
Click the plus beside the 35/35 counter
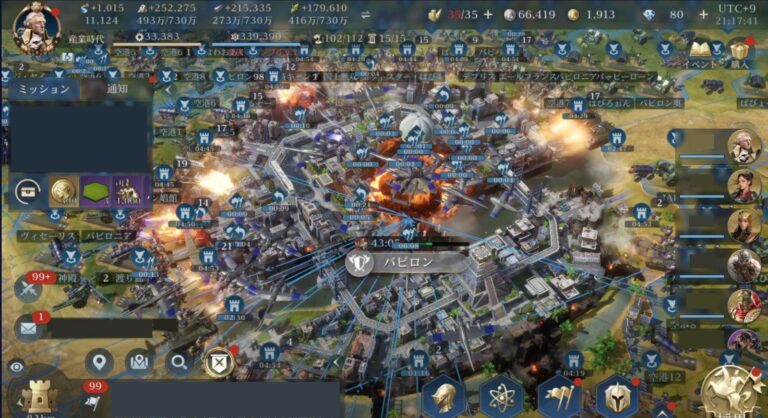(488, 15)
